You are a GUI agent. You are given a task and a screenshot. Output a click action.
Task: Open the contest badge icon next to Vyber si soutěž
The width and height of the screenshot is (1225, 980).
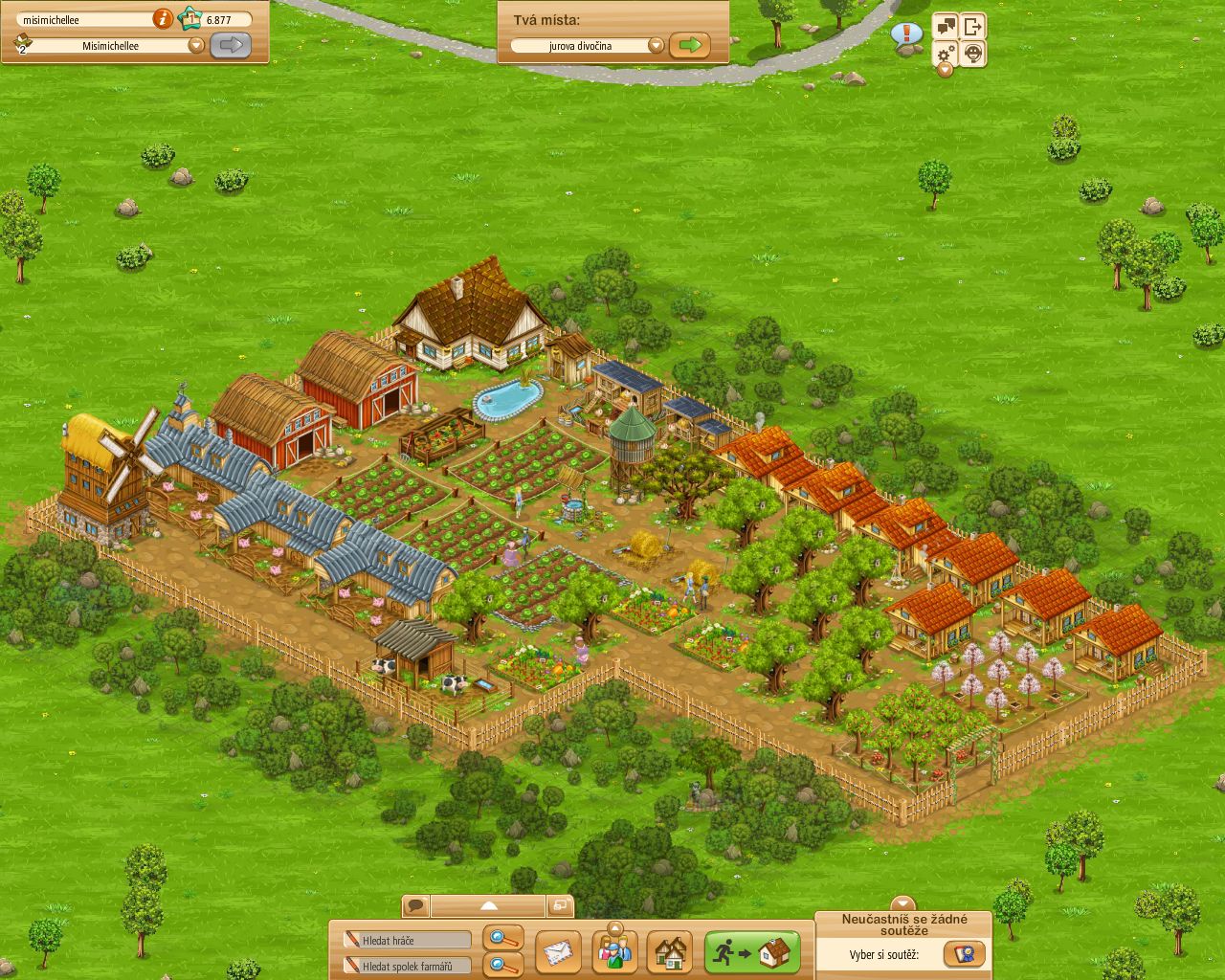coord(967,953)
